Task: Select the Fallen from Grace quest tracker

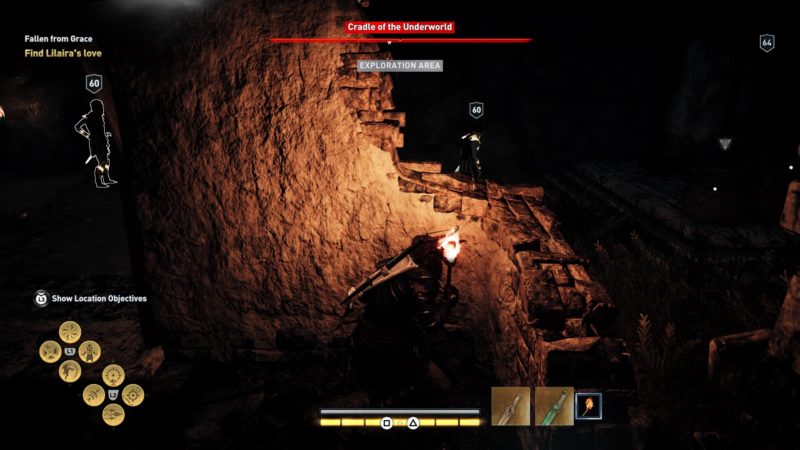Action: (58, 39)
